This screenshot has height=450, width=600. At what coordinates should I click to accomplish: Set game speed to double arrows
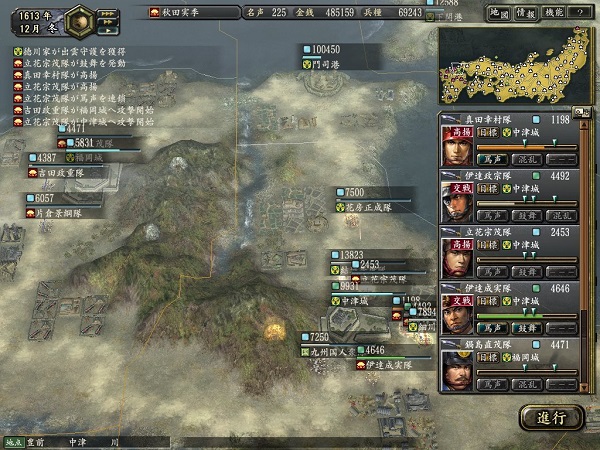[x=108, y=22]
